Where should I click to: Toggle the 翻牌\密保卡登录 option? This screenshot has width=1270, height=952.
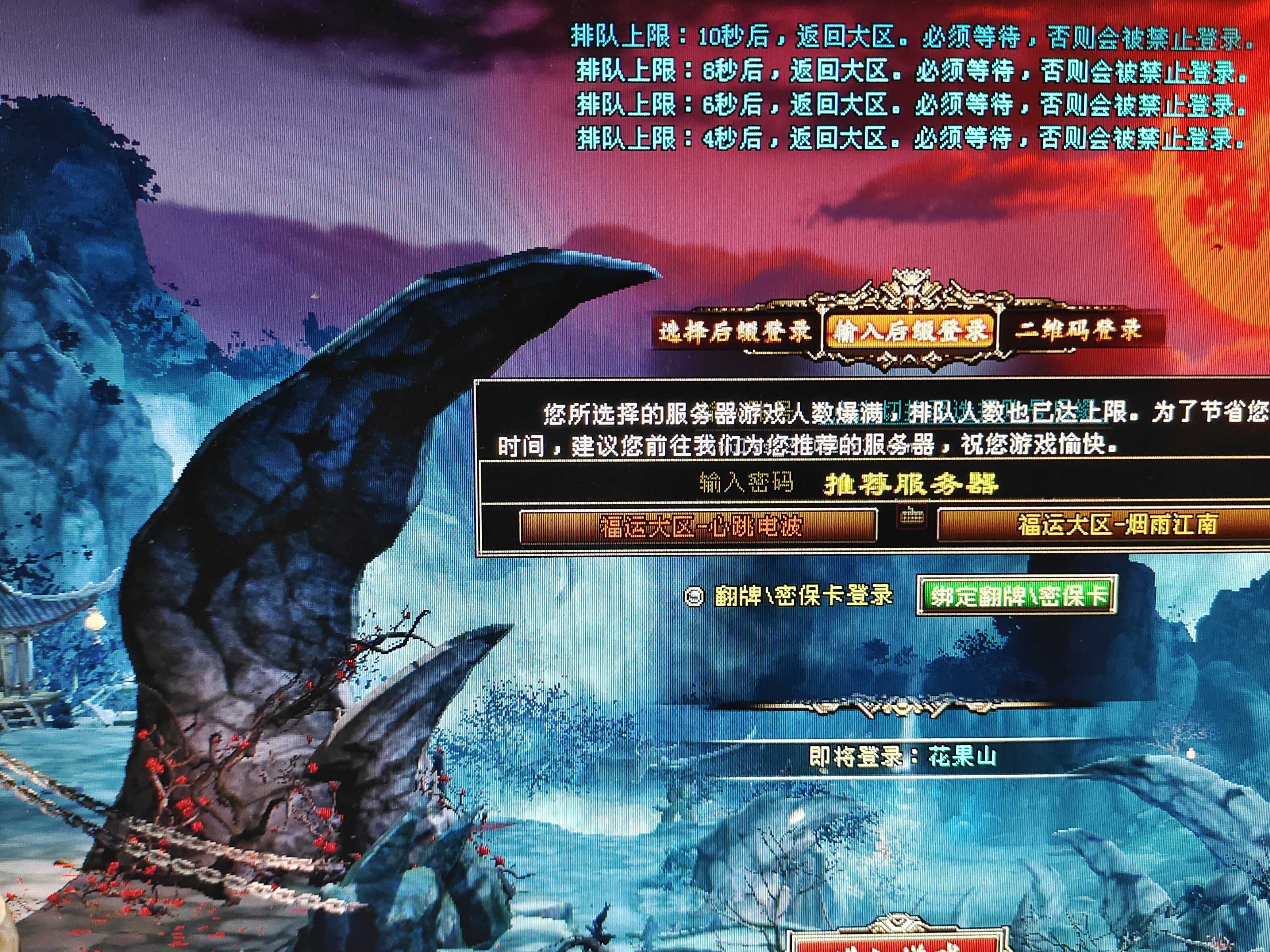pyautogui.click(x=694, y=597)
